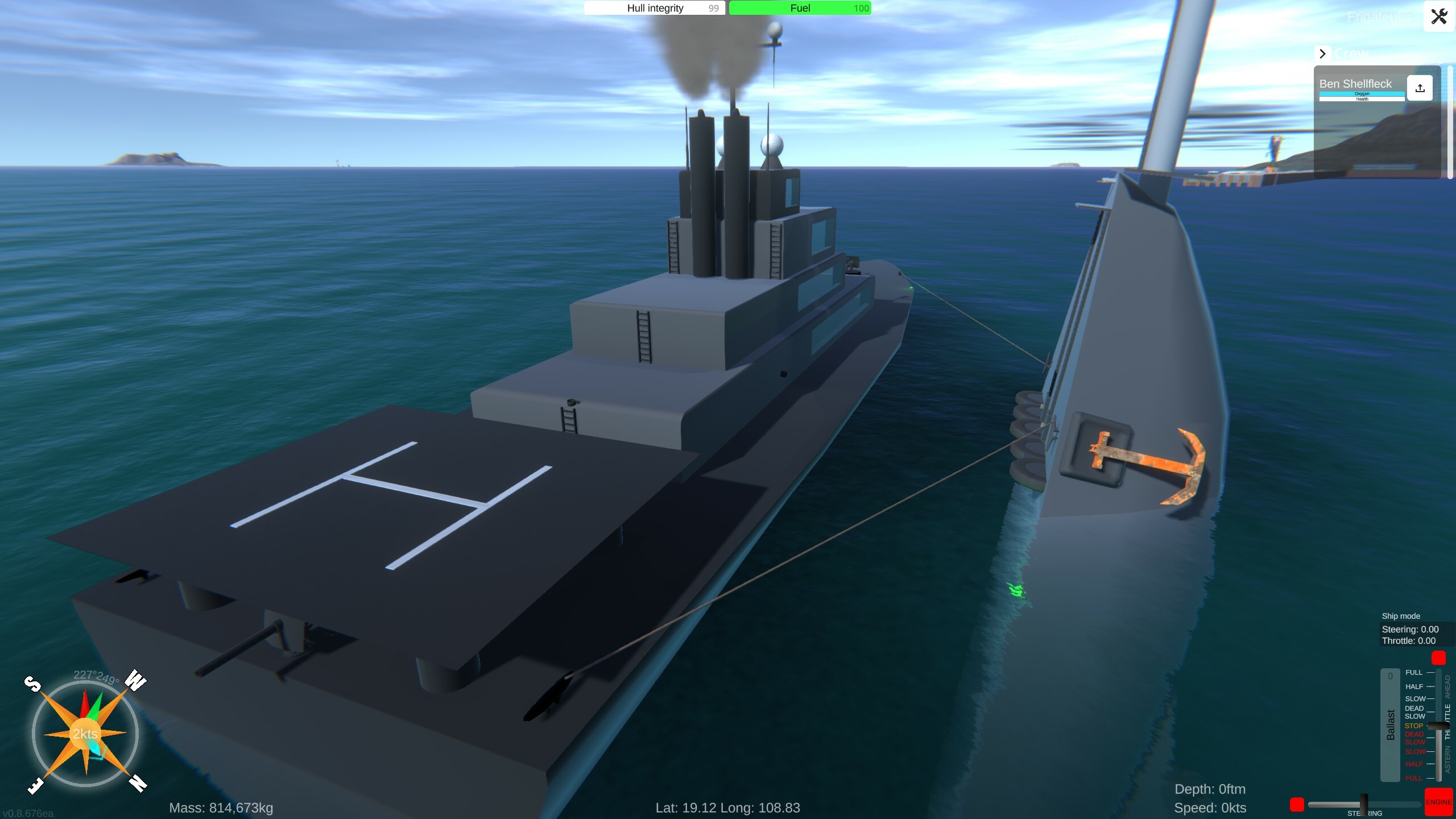Click the Hull integrity status bar

pyautogui.click(x=653, y=8)
